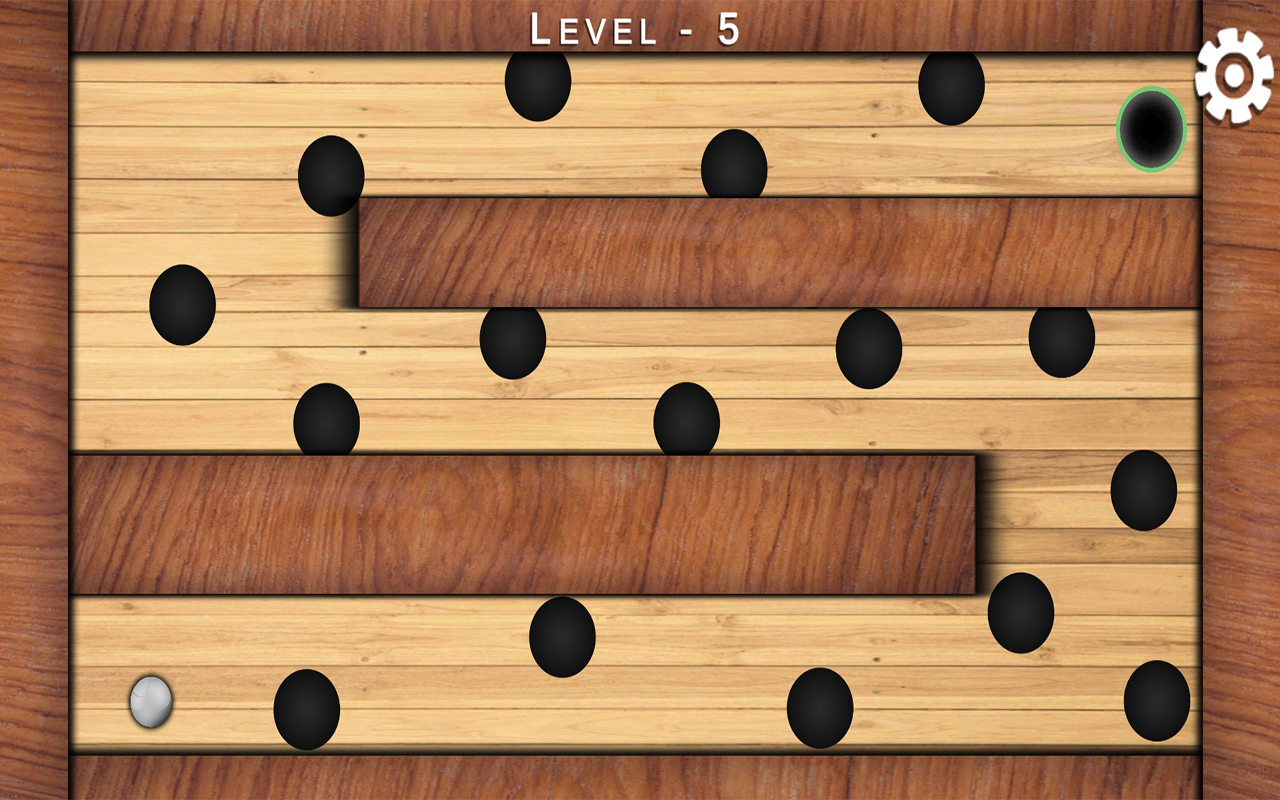Click the hole right of the lower barrier's end
This screenshot has width=1280, height=800.
coord(1020,615)
